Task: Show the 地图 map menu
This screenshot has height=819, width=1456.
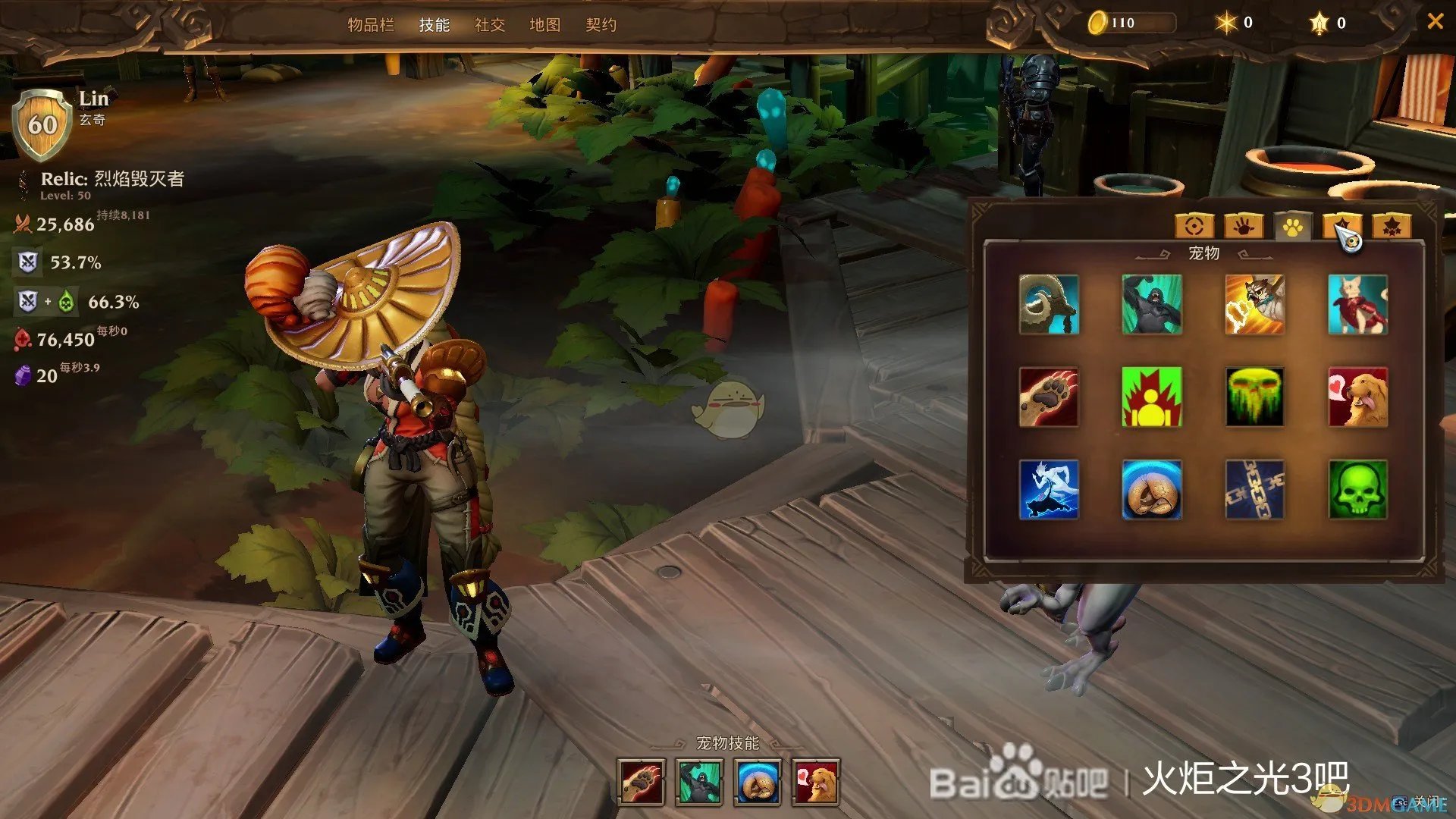Action: (x=545, y=25)
